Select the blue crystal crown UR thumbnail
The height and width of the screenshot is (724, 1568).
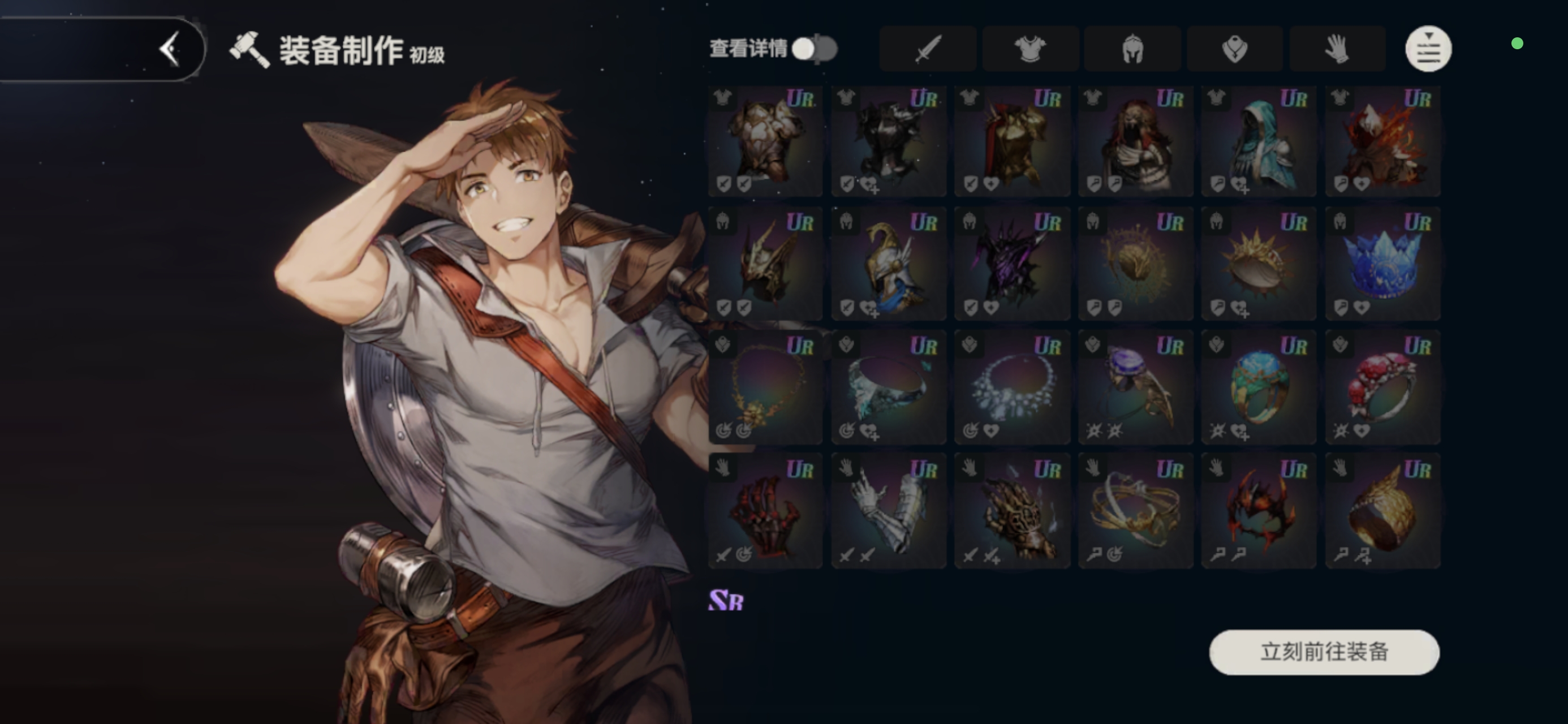tap(1382, 264)
